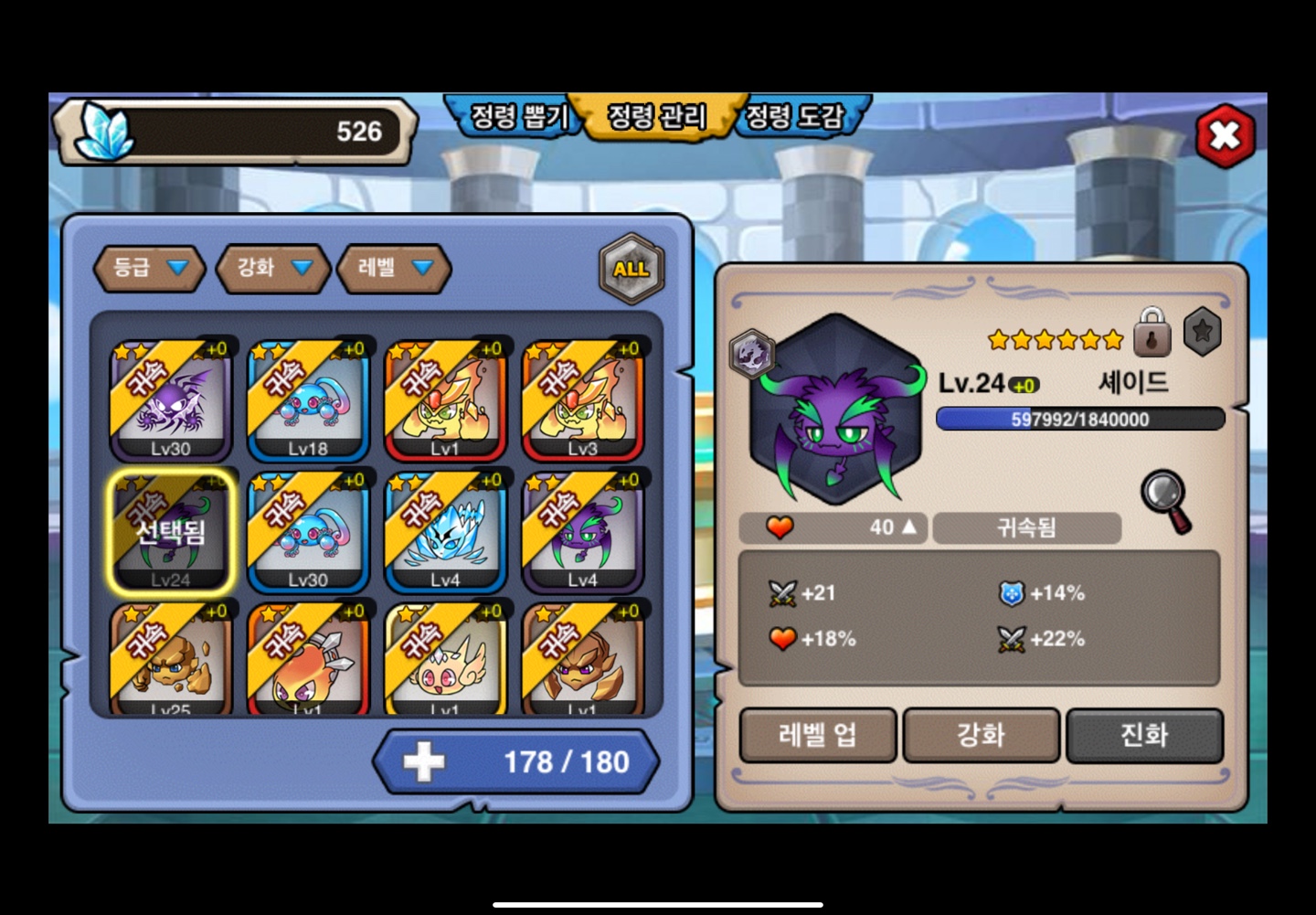Tap the 진화 evolve button

coord(1144,735)
